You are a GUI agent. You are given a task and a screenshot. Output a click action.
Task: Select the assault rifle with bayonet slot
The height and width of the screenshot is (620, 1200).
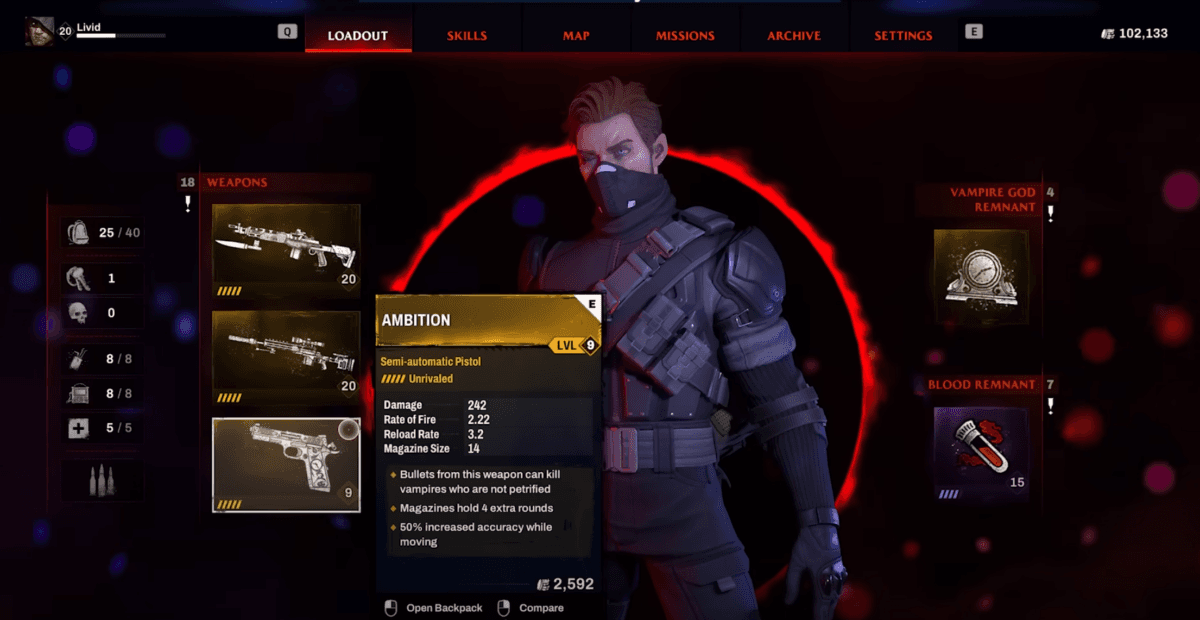286,250
